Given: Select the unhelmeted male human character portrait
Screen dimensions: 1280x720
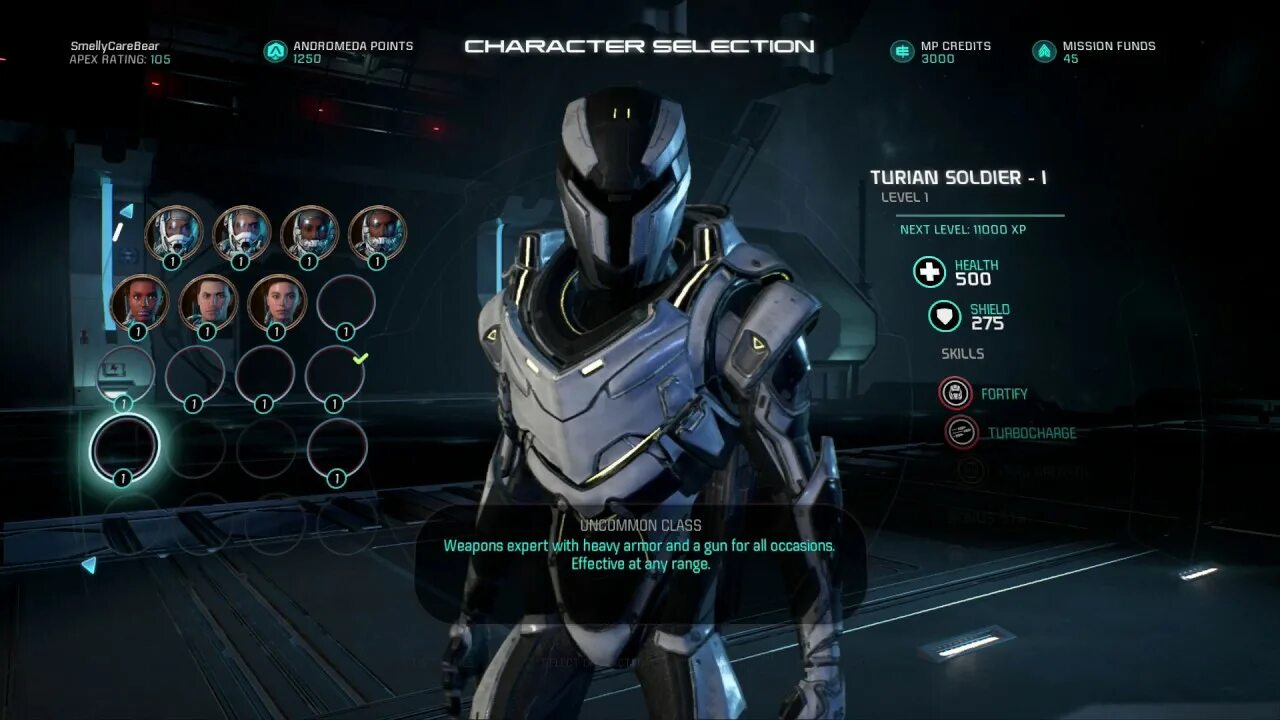Looking at the screenshot, I should point(208,301).
